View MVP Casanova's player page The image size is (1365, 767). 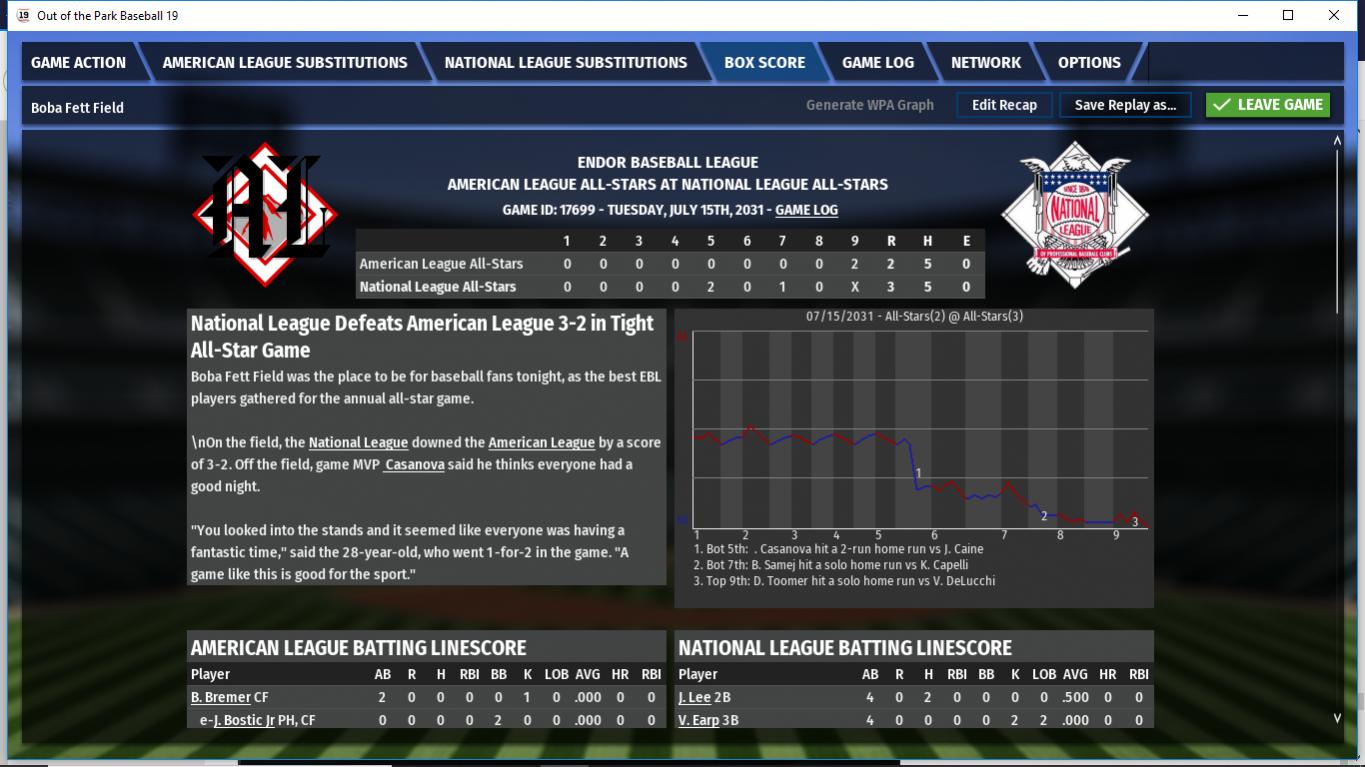(414, 464)
